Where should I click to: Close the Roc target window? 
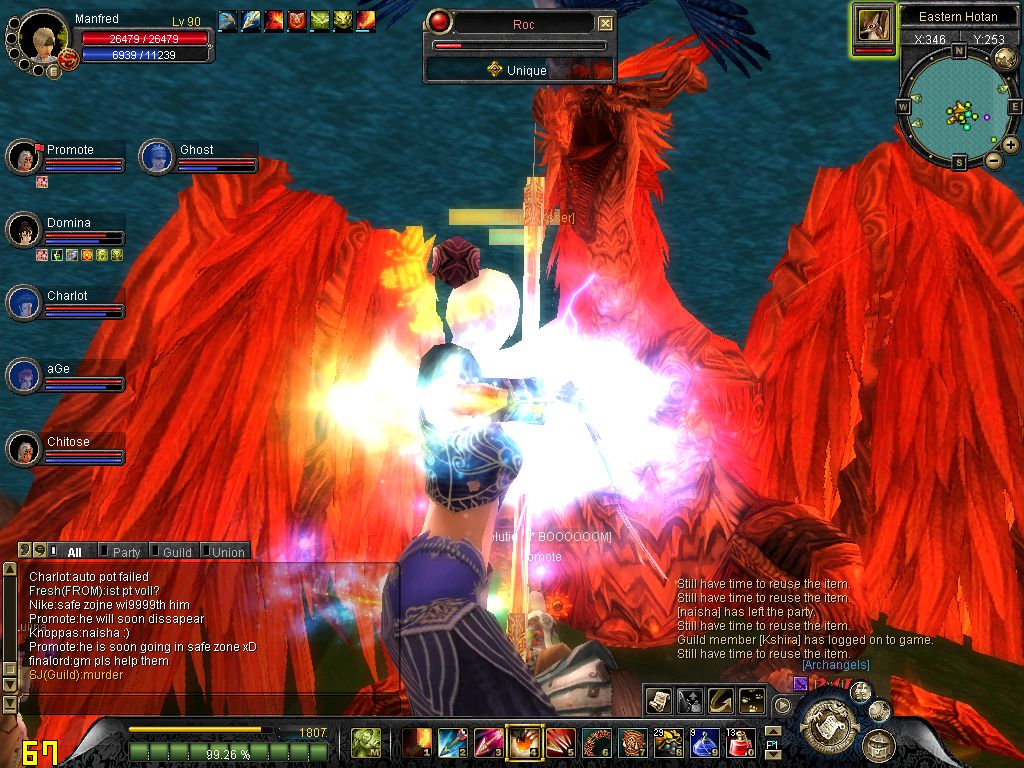tap(605, 23)
